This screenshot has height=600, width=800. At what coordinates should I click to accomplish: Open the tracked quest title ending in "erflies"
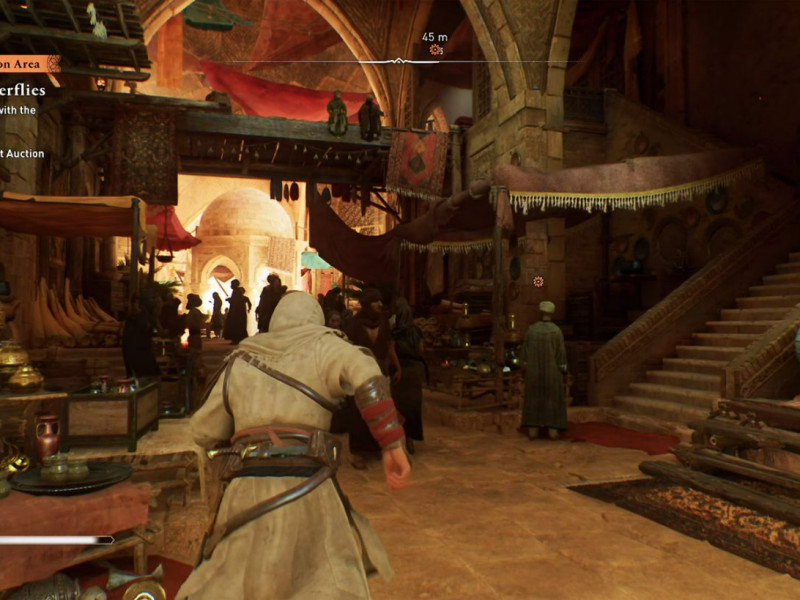coord(22,90)
